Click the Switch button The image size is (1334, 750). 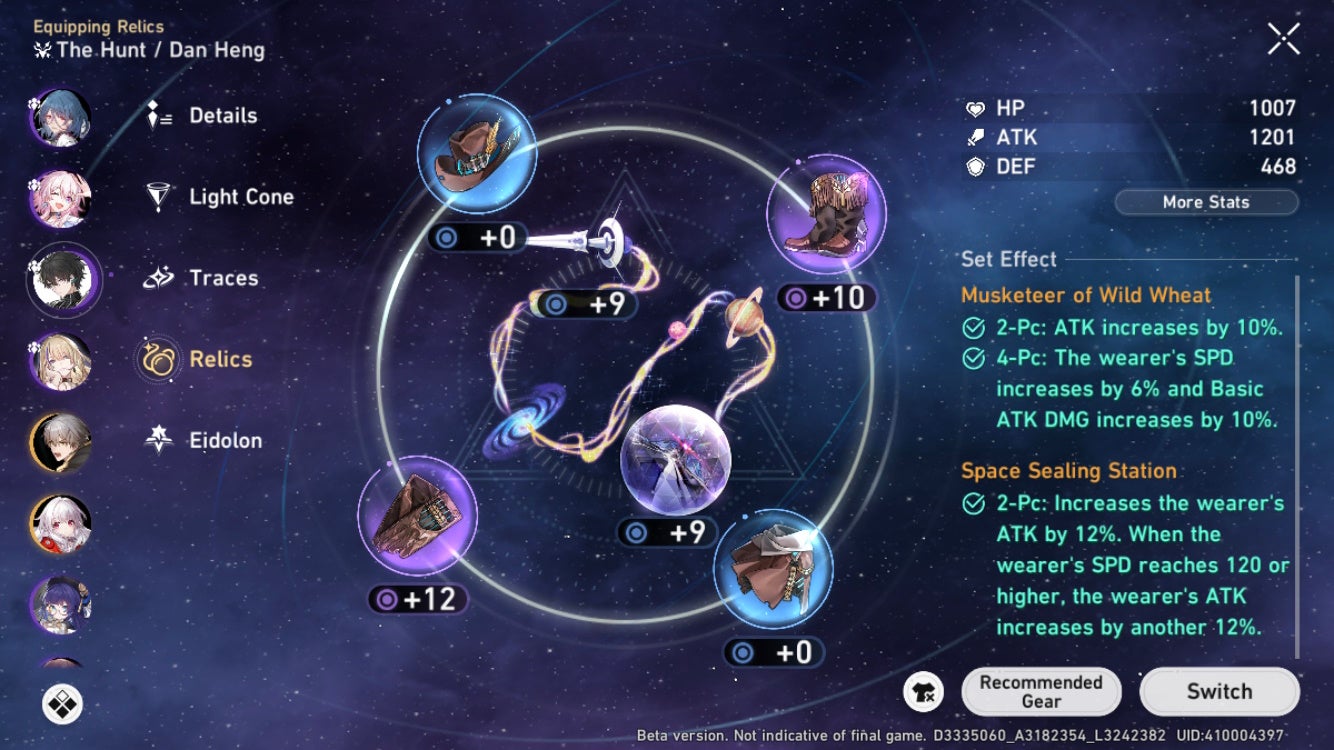coord(1219,691)
